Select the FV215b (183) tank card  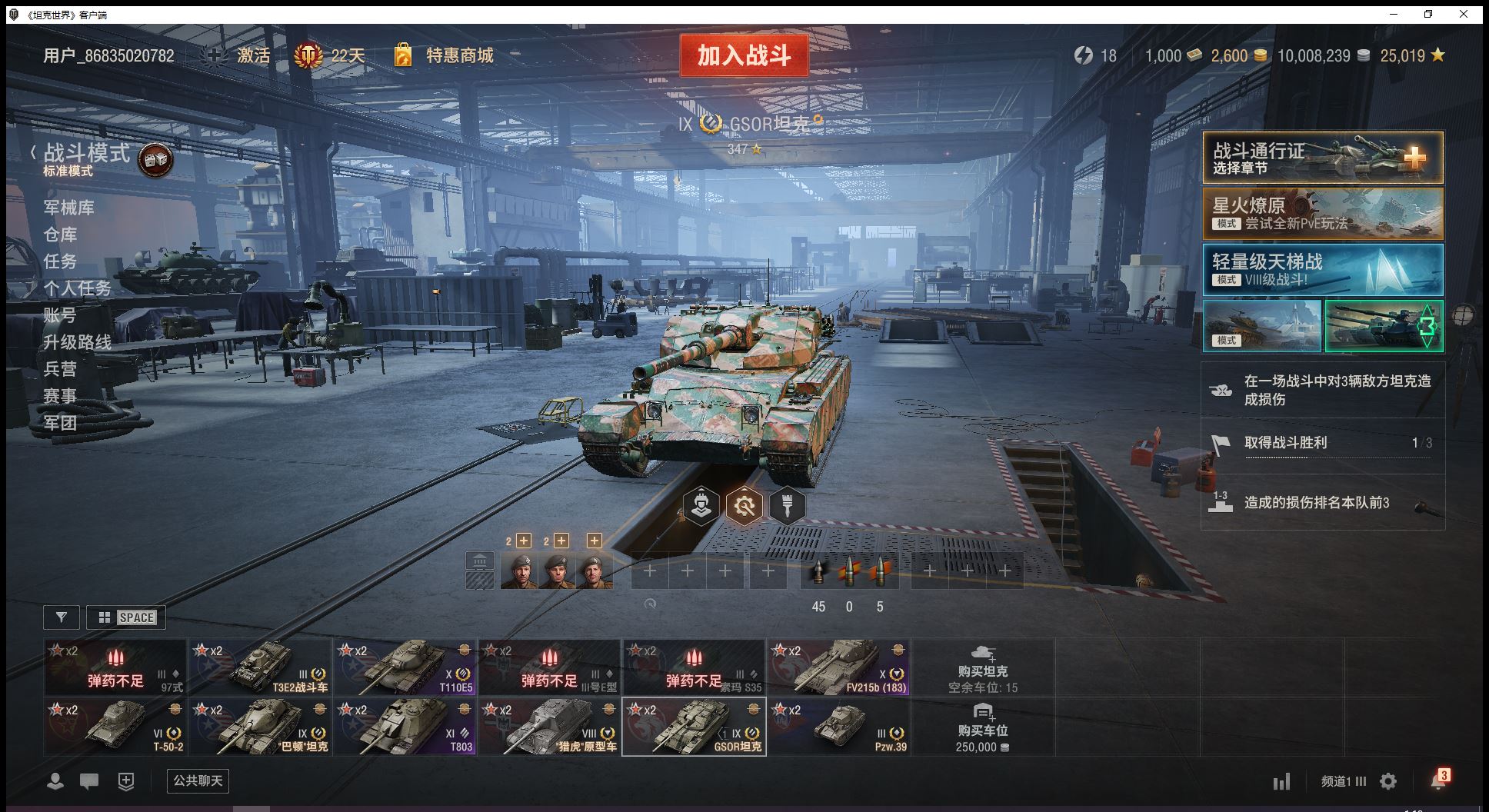[x=838, y=667]
